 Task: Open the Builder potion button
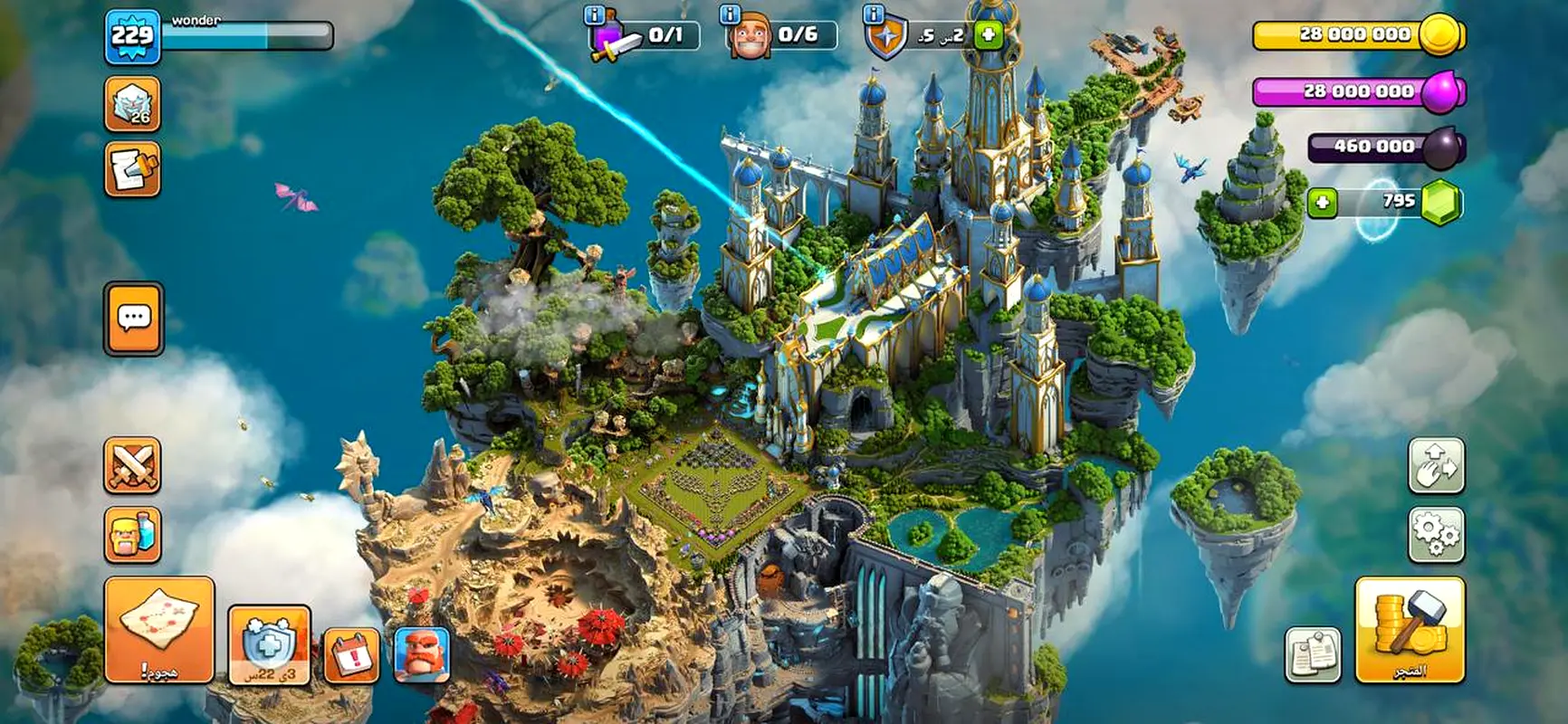tap(132, 534)
